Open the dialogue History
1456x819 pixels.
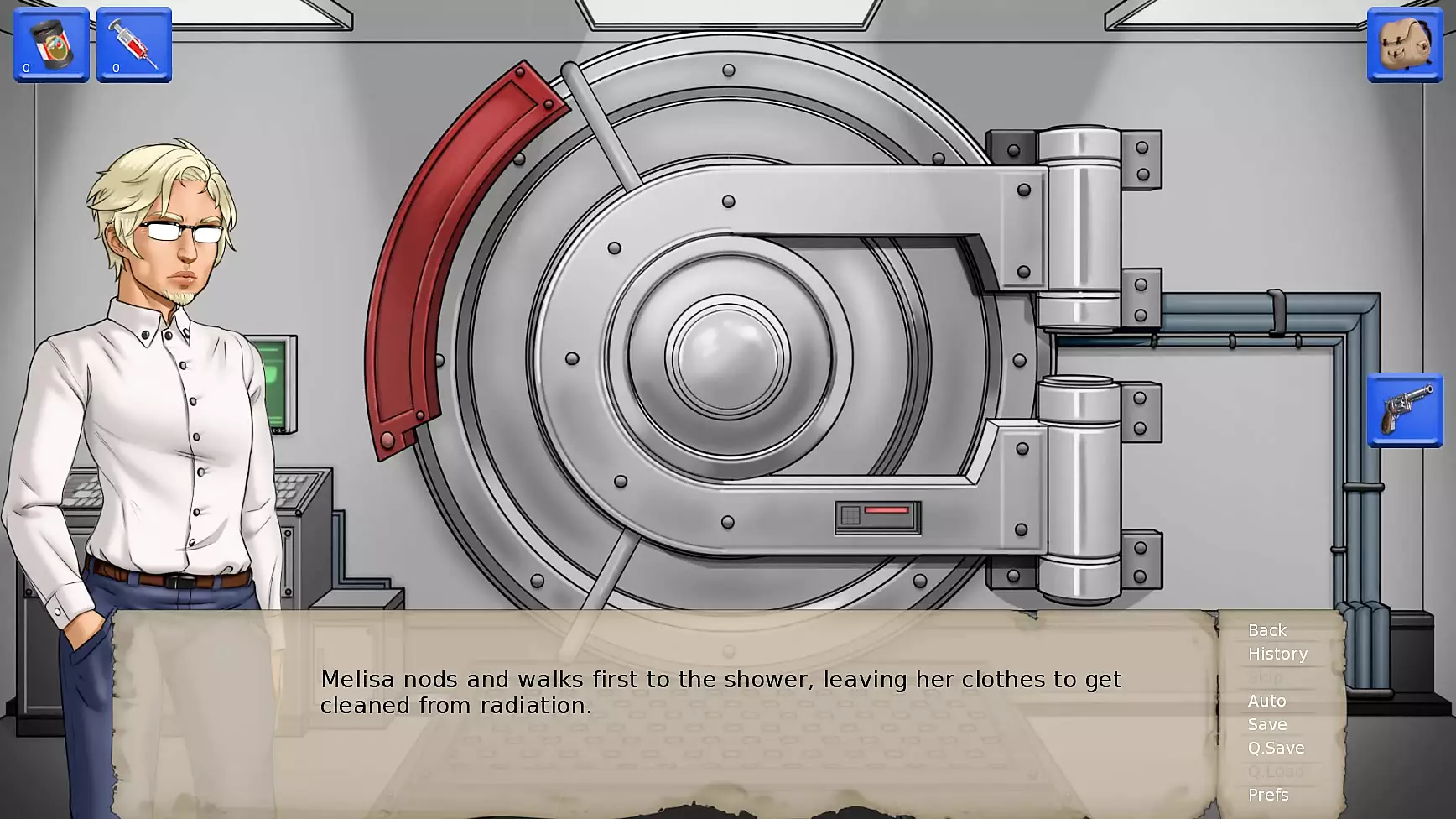tap(1277, 654)
